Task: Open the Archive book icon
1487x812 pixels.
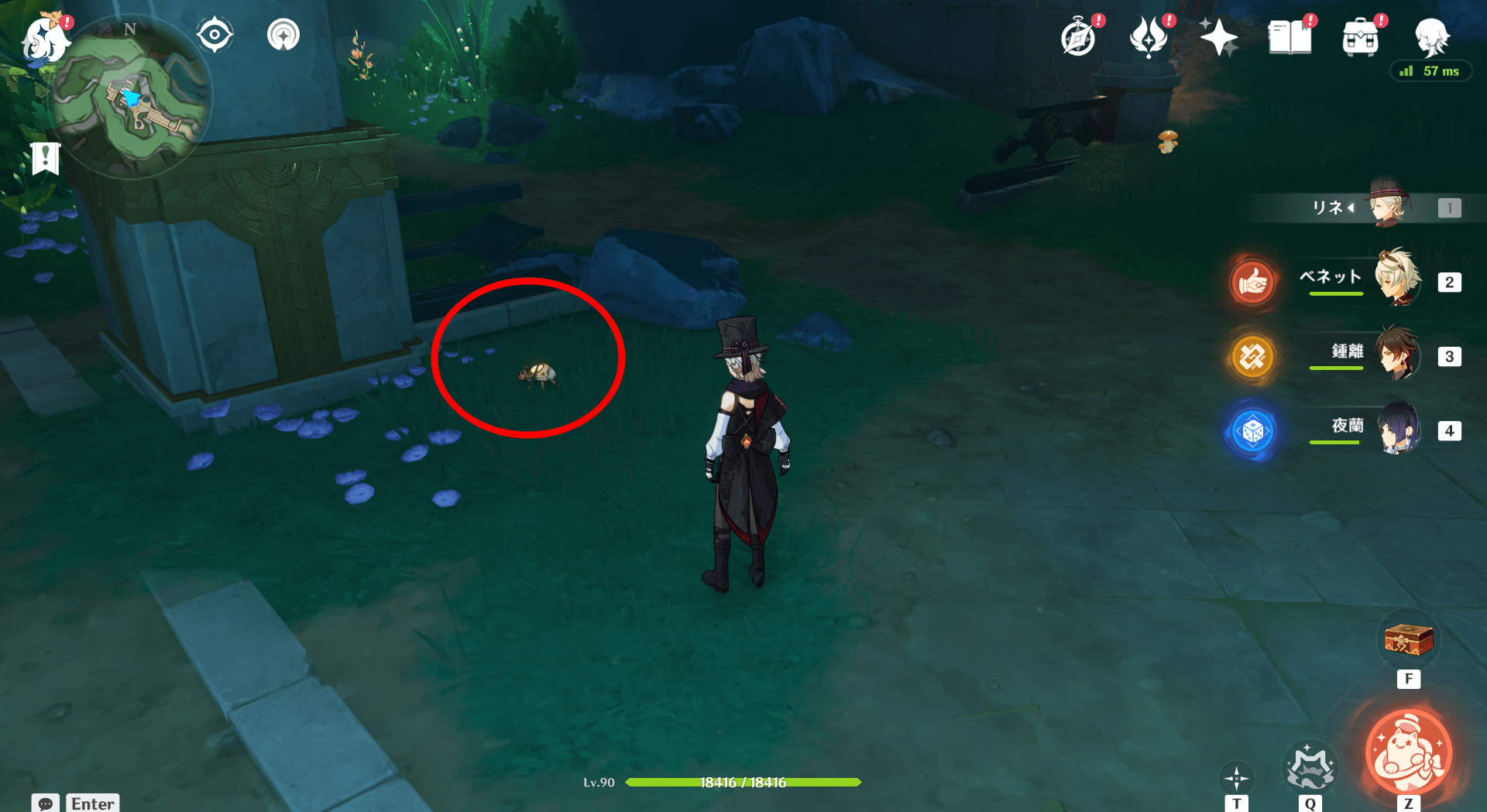Action: coord(1290,36)
